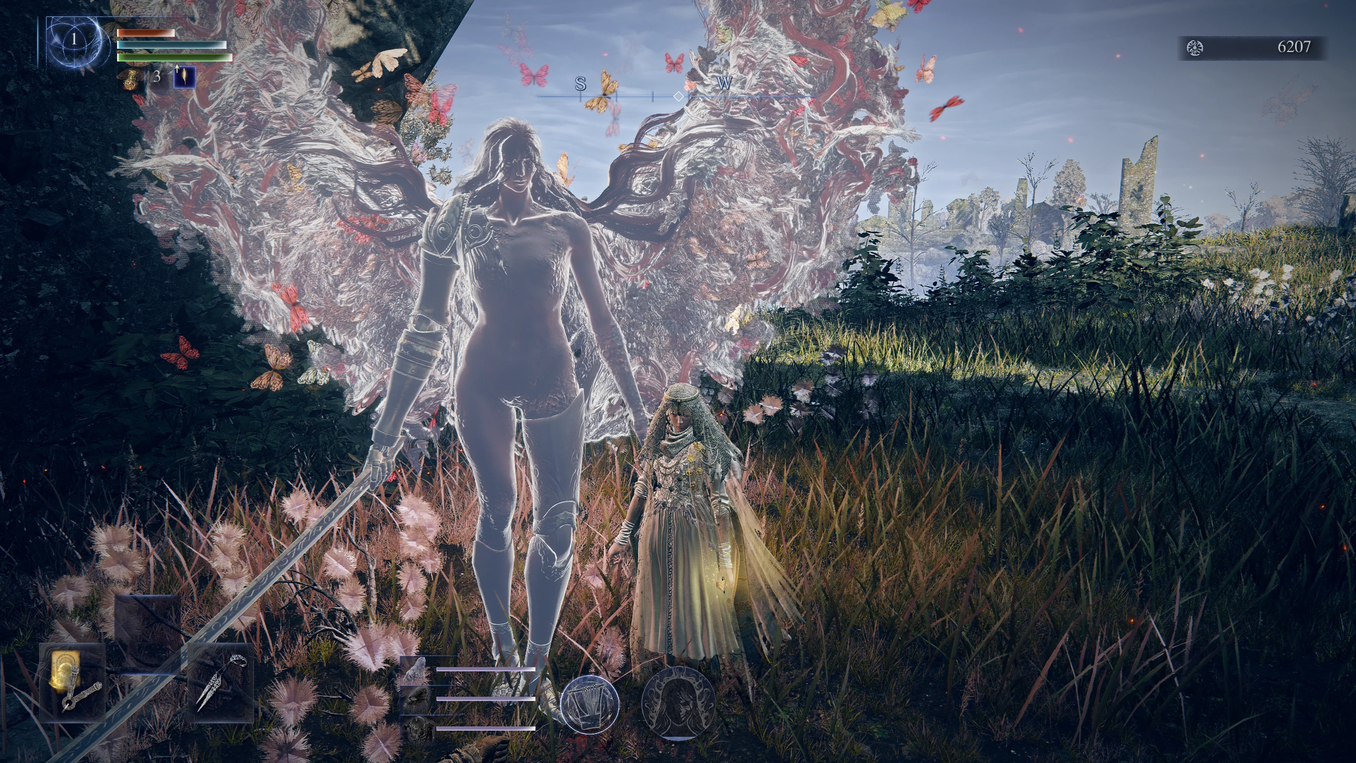Click the circular hooded portrait icon
Image resolution: width=1356 pixels, height=763 pixels.
click(678, 703)
